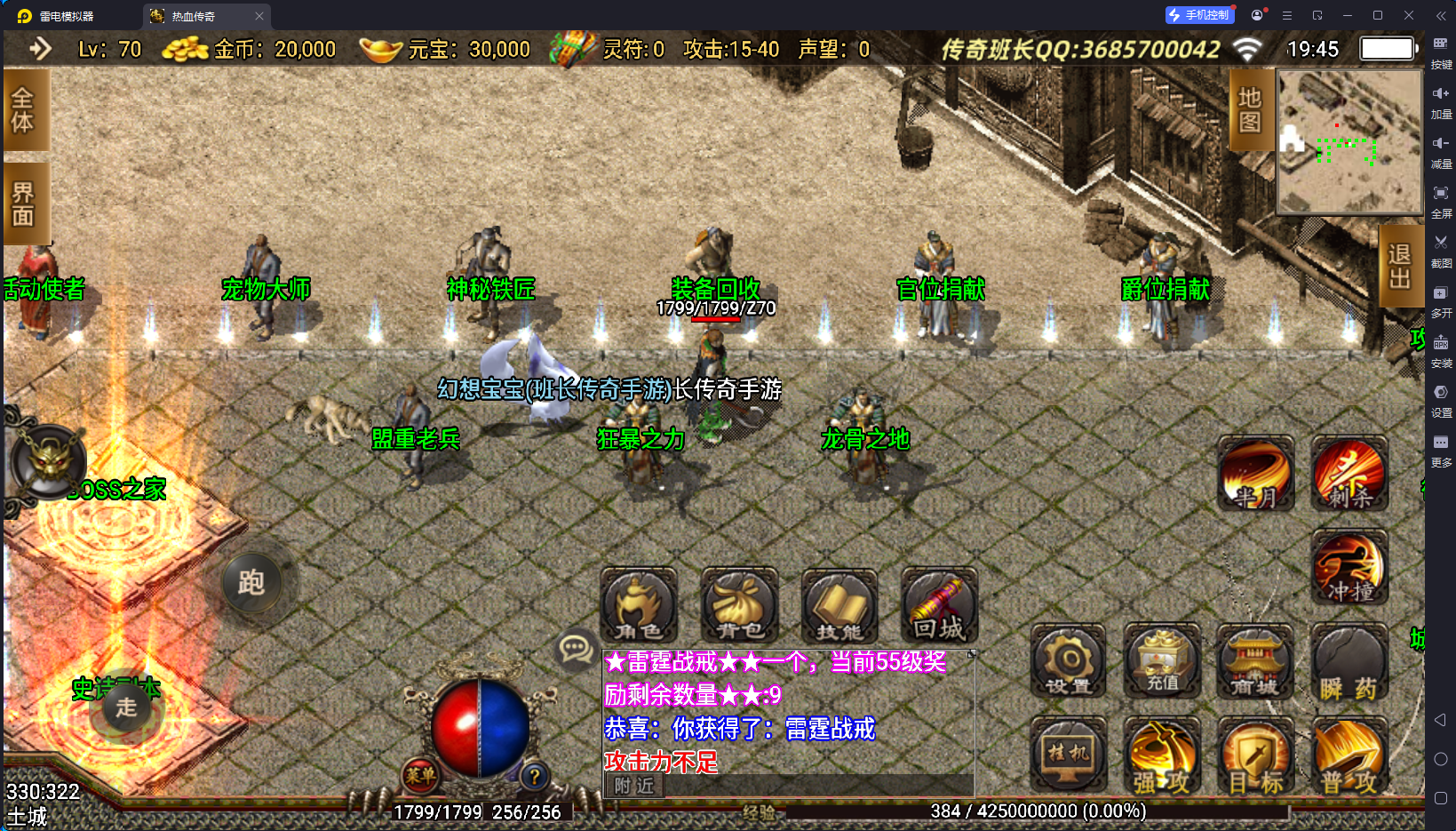Screen dimensions: 1456x831
Task: Open the 技能 skill book icon
Action: 838,607
